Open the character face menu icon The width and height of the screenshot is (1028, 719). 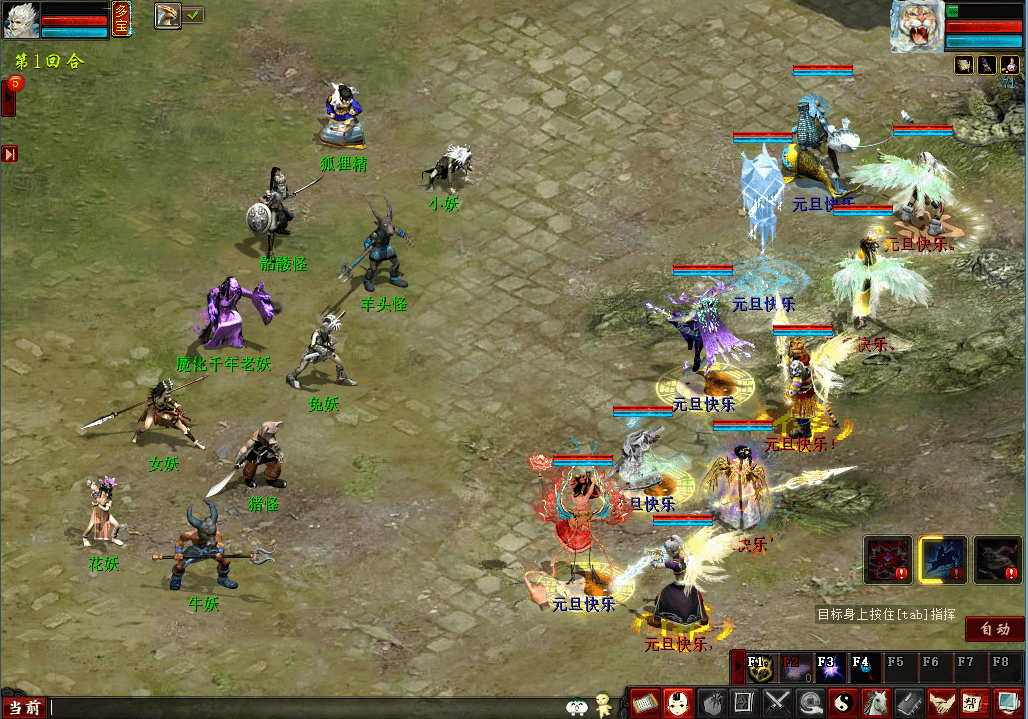point(679,703)
